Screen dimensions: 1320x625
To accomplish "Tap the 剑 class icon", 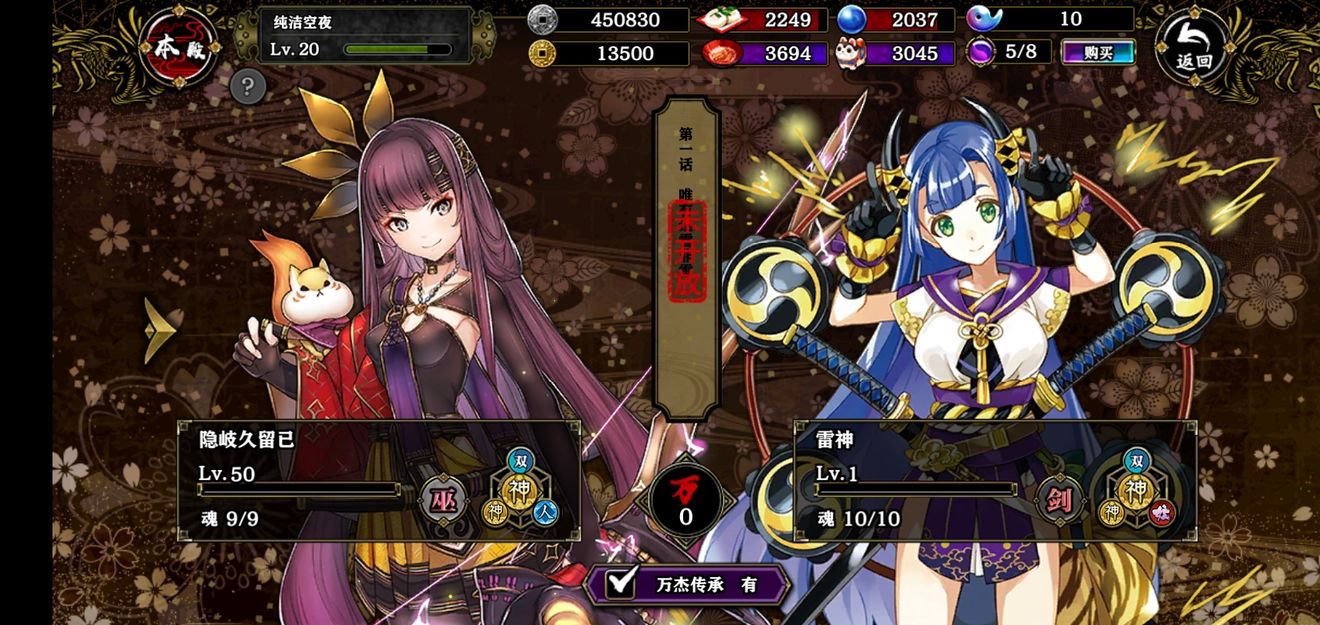I will pyautogui.click(x=1060, y=500).
